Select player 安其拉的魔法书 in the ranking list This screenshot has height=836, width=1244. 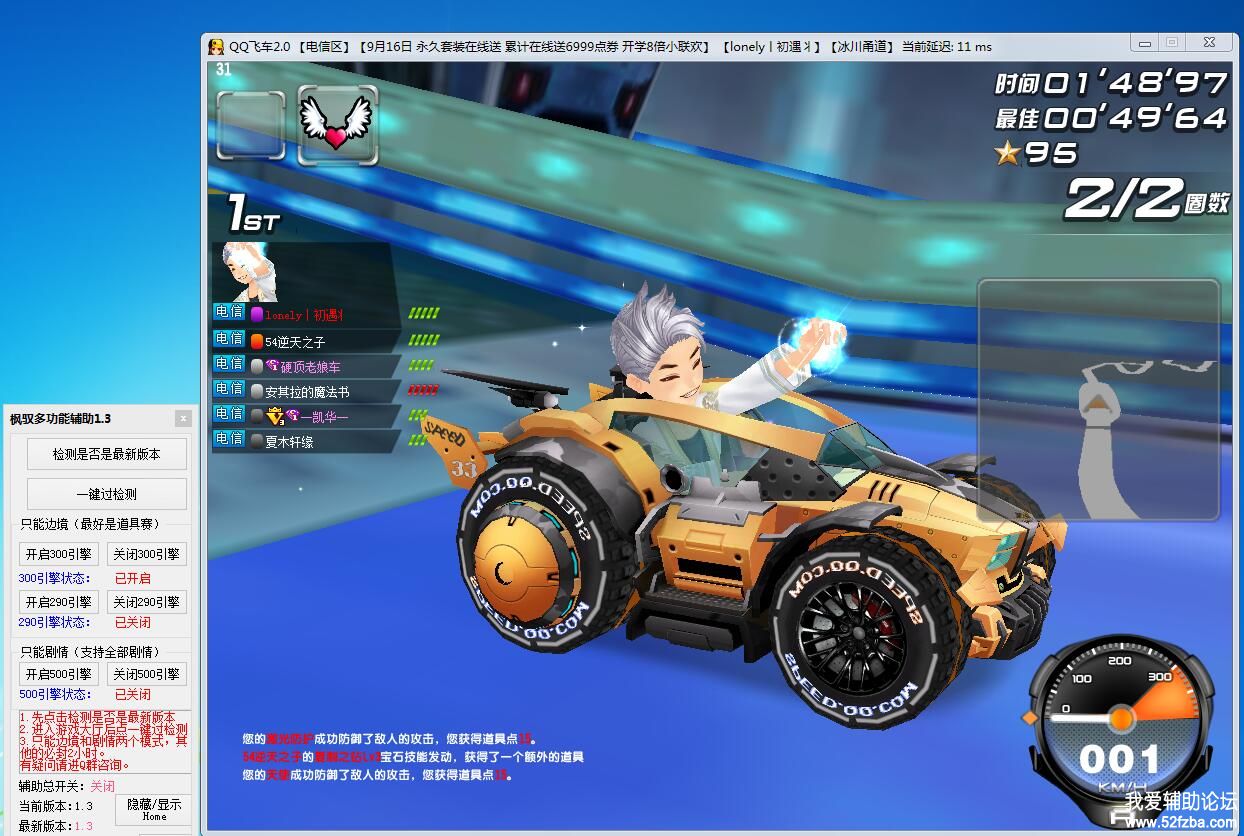pyautogui.click(x=306, y=392)
